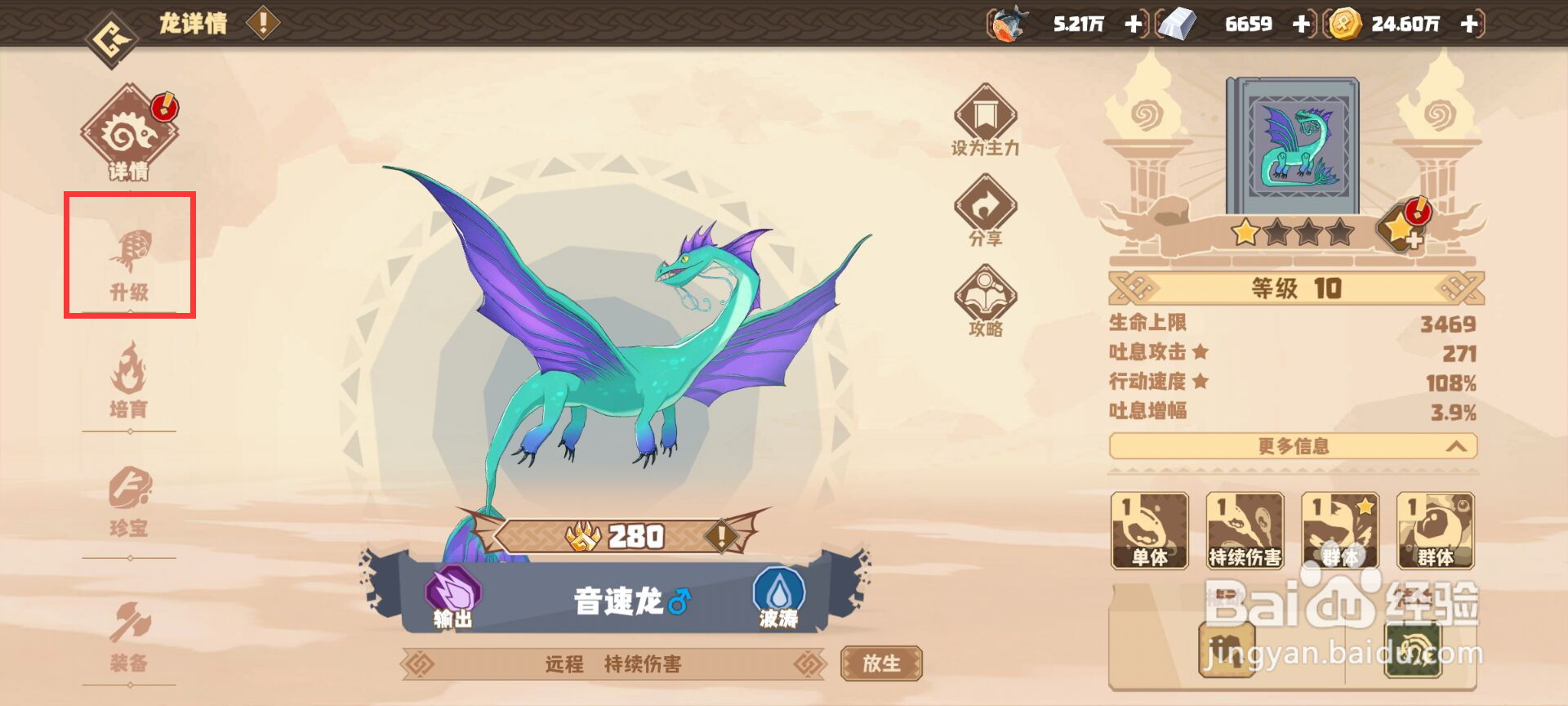Select the 单体 skill icon
The width and height of the screenshot is (1568, 706).
coord(1150,529)
